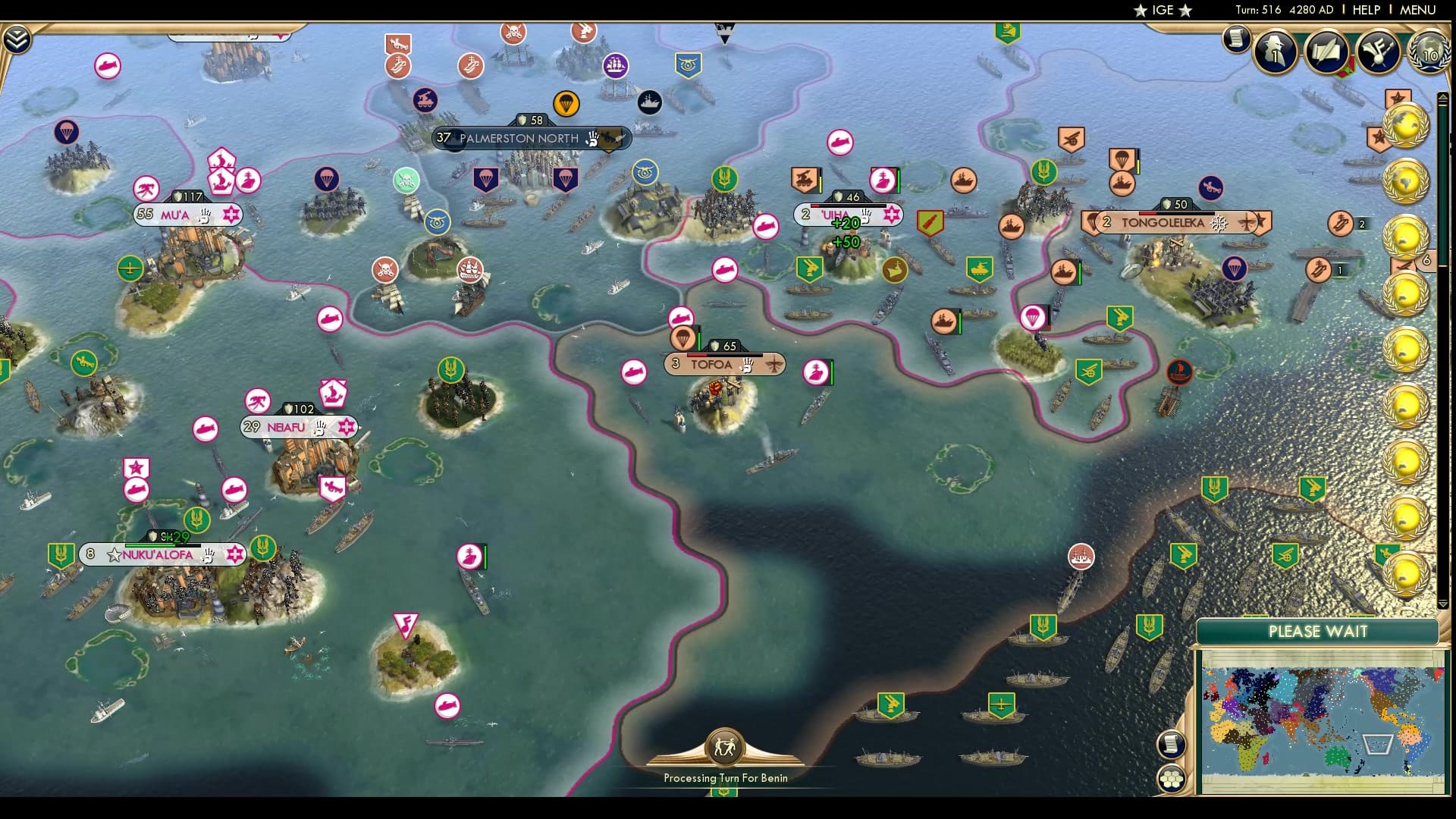Screen dimensions: 1456x819
Task: Open Palmerston North via its city banner
Action: point(517,139)
